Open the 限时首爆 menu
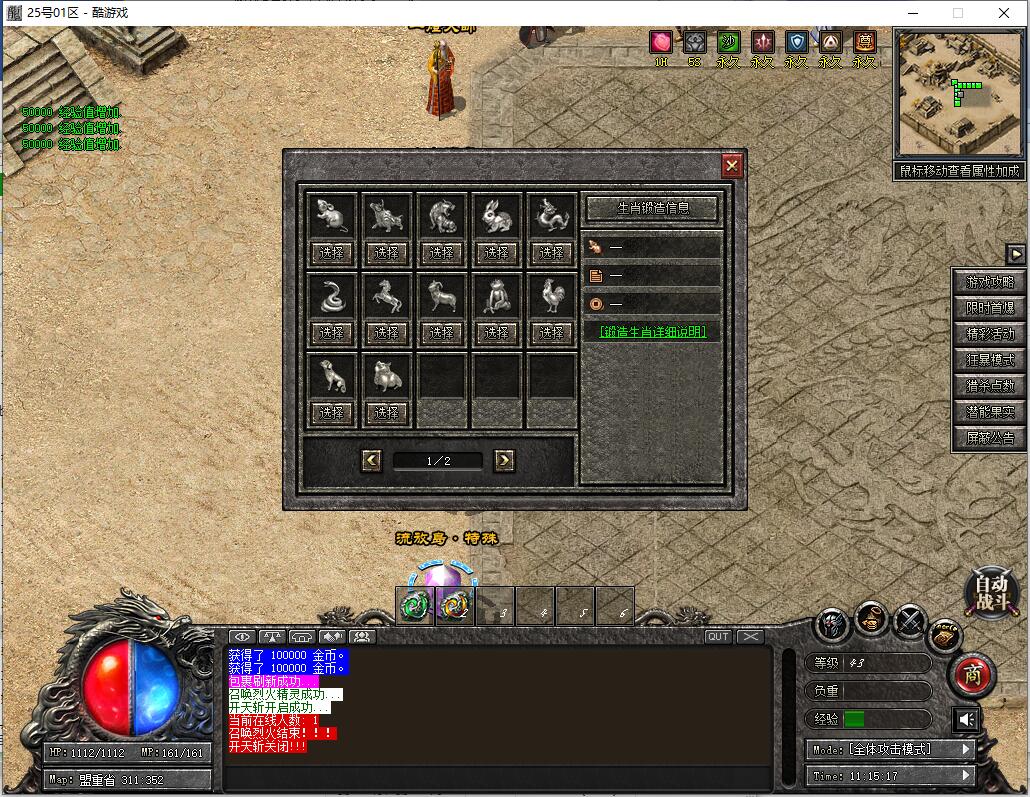The height and width of the screenshot is (797, 1030). coord(989,308)
